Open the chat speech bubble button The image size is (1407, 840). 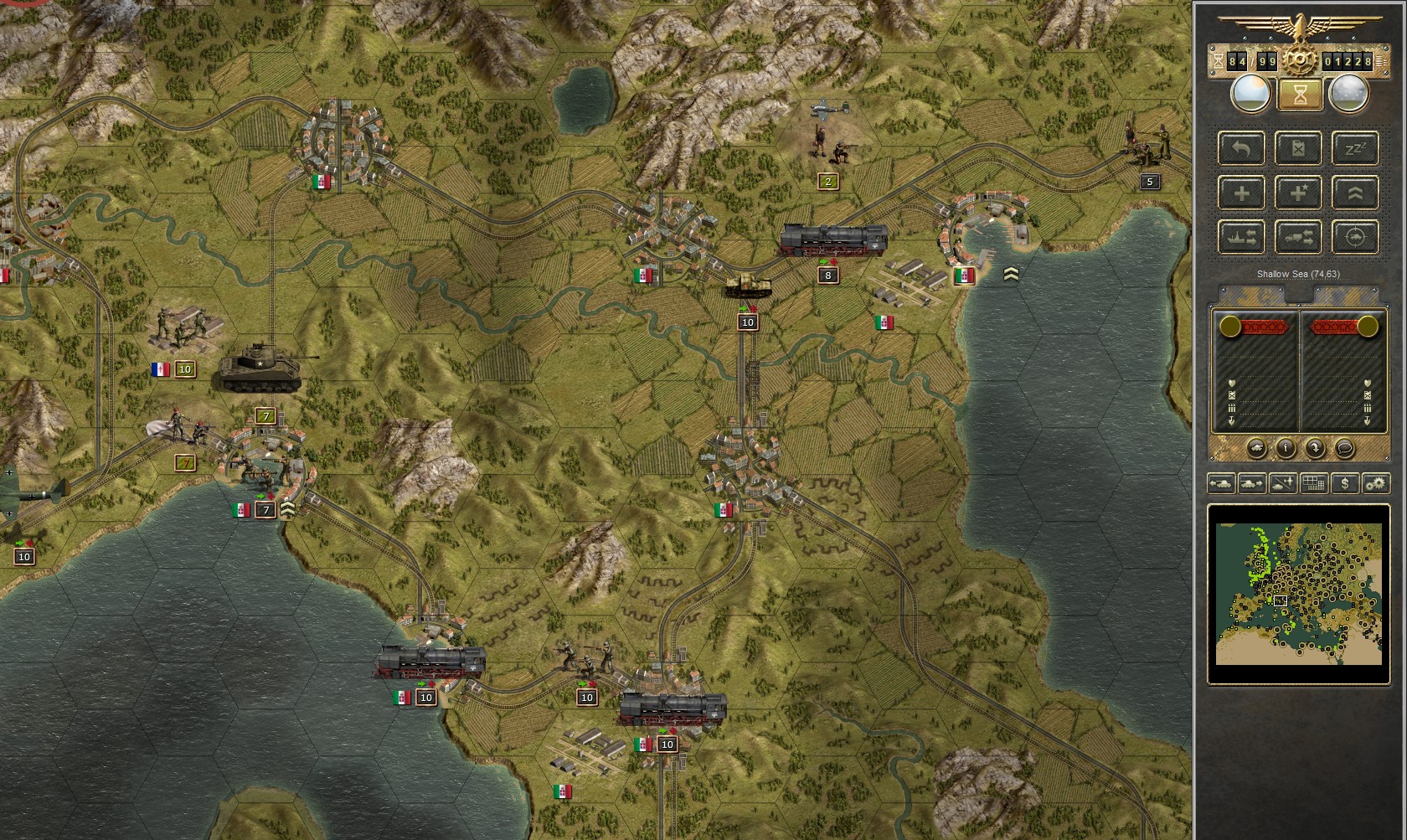pyautogui.click(x=1344, y=448)
